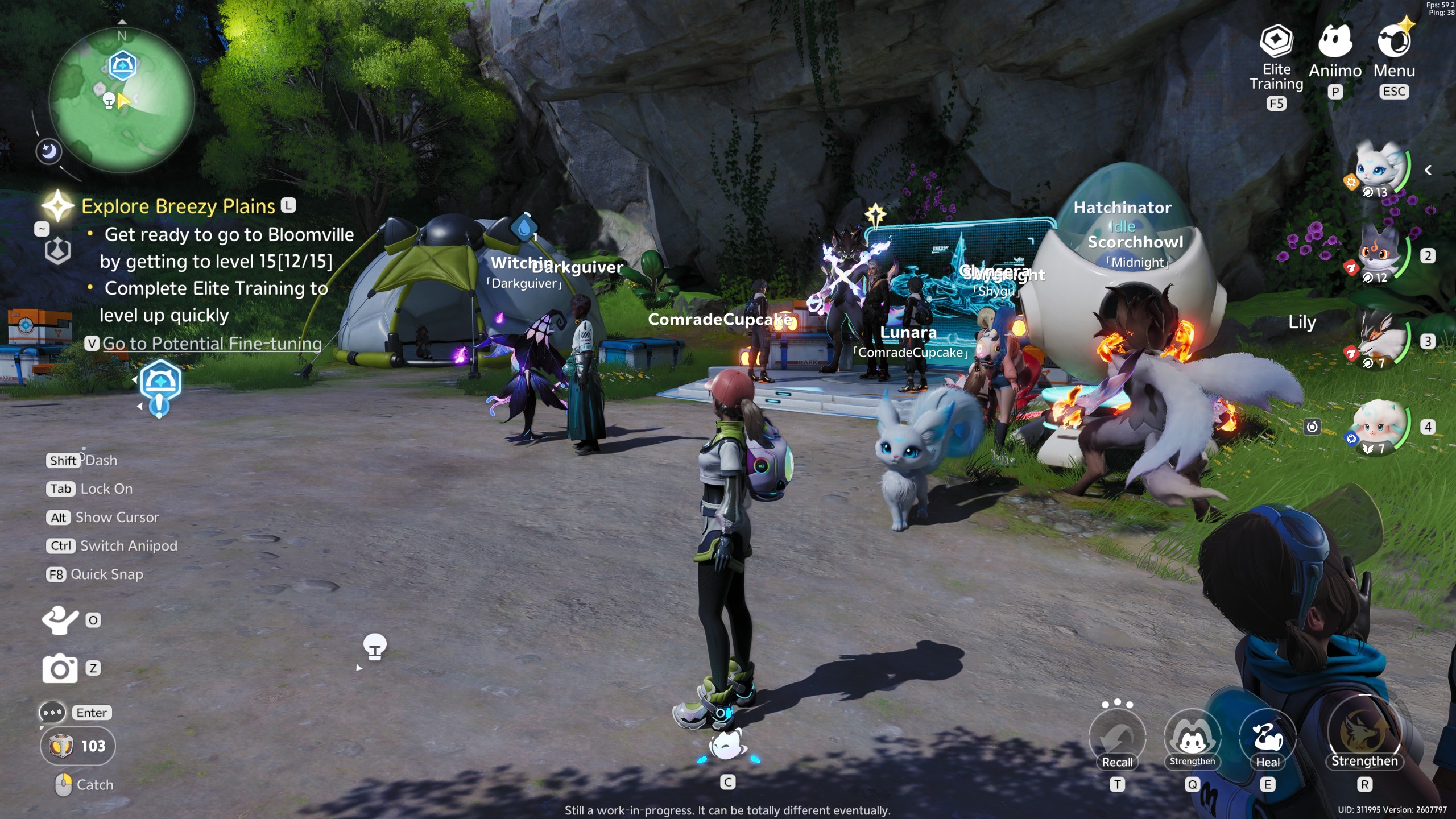Viewport: 1456px width, 819px height.
Task: Click the catch cube counter showing 103
Action: [x=78, y=746]
